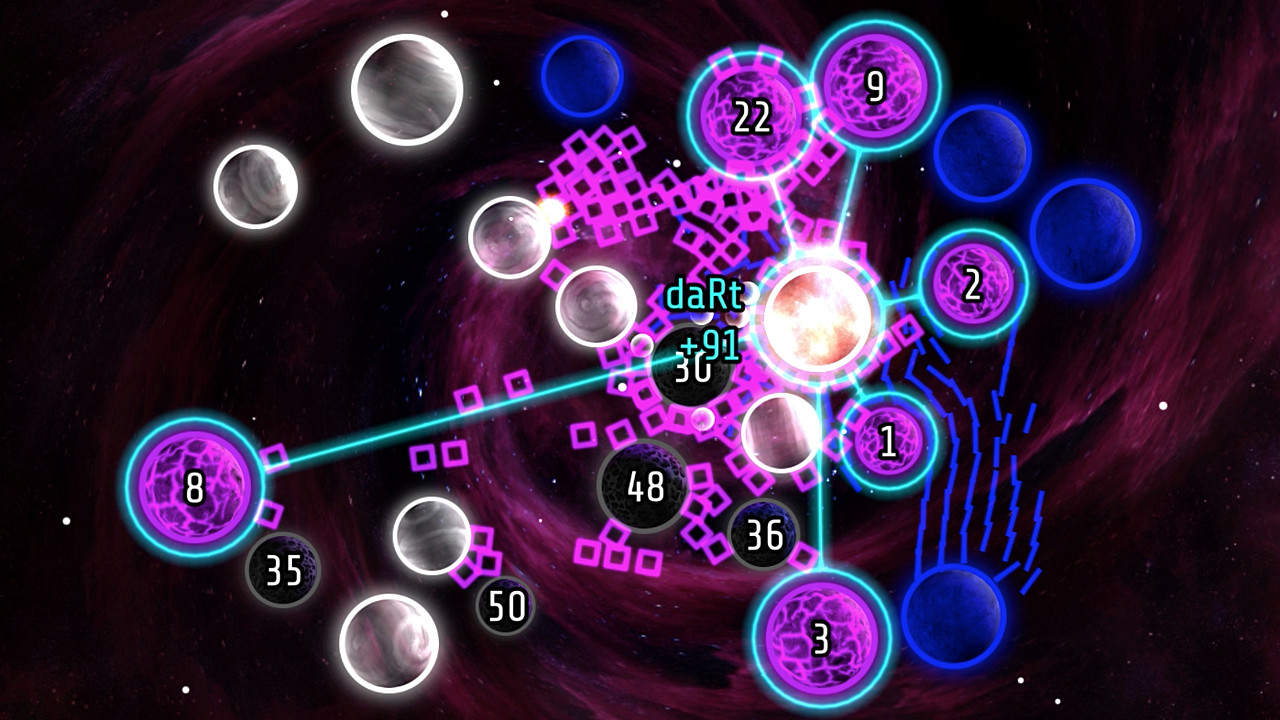The width and height of the screenshot is (1280, 720).
Task: Click the small white planet near the flare
Action: [510, 235]
